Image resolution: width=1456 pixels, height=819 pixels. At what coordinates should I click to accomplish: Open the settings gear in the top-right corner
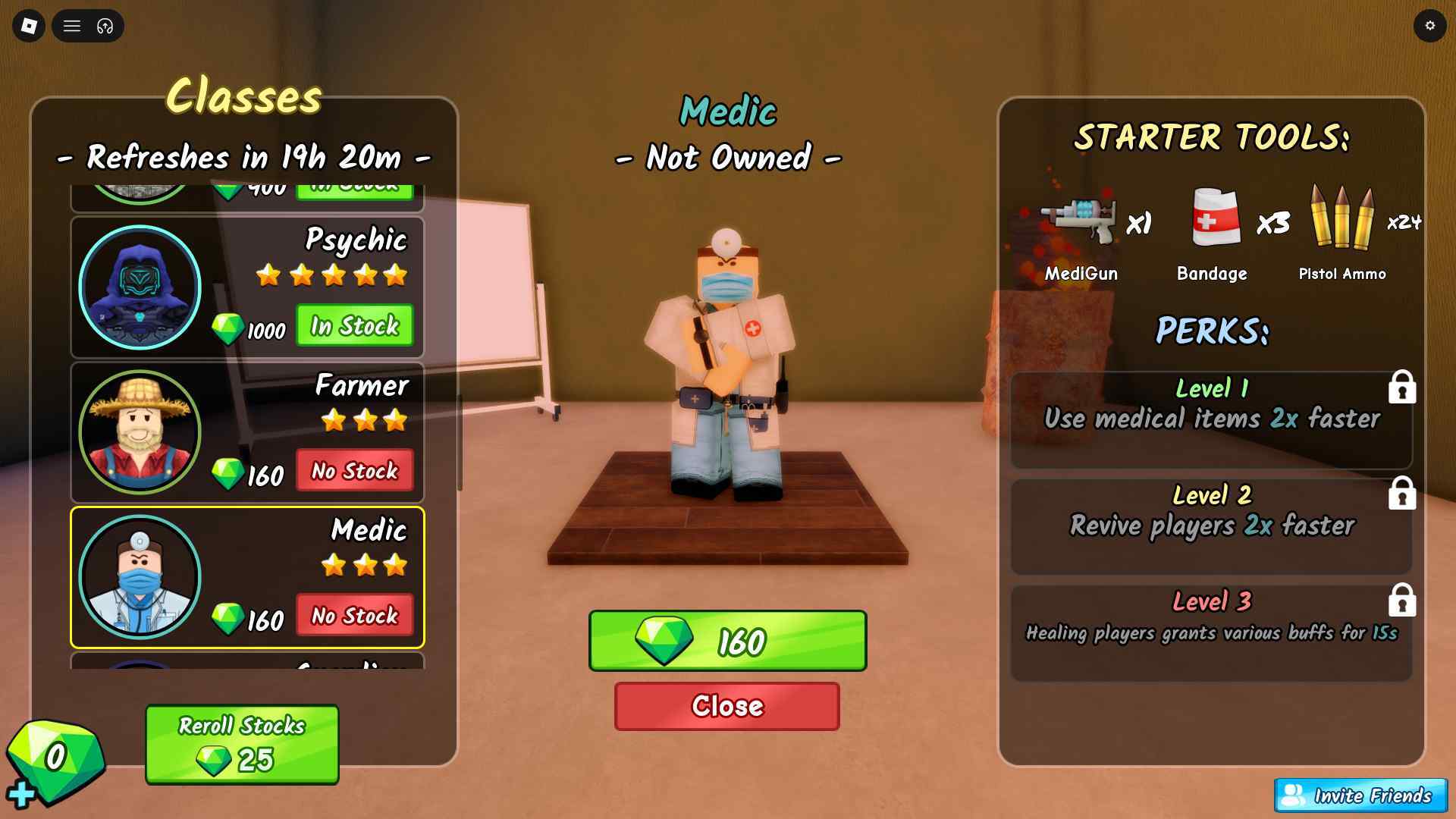pyautogui.click(x=1430, y=25)
